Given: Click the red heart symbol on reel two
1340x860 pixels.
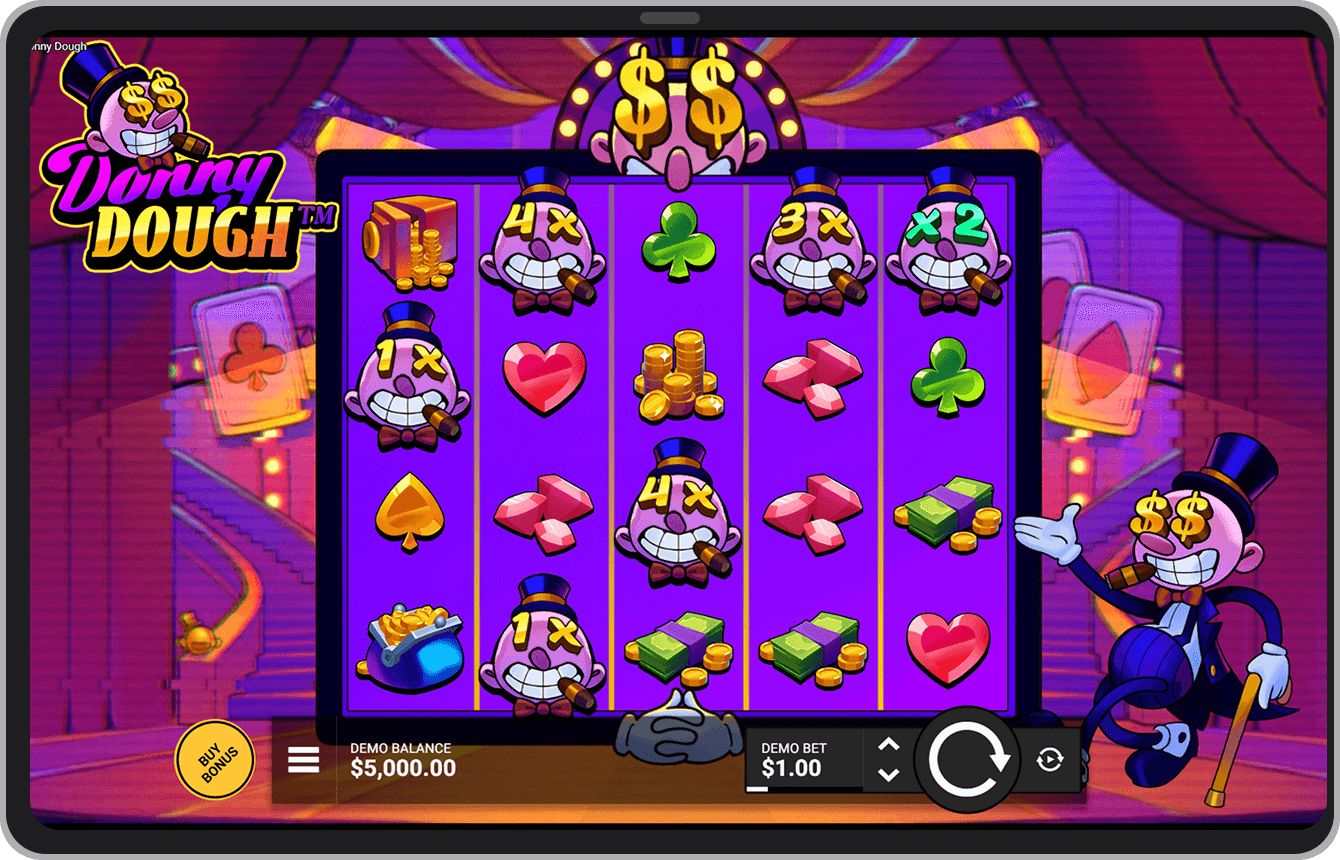Looking at the screenshot, I should pos(545,378).
